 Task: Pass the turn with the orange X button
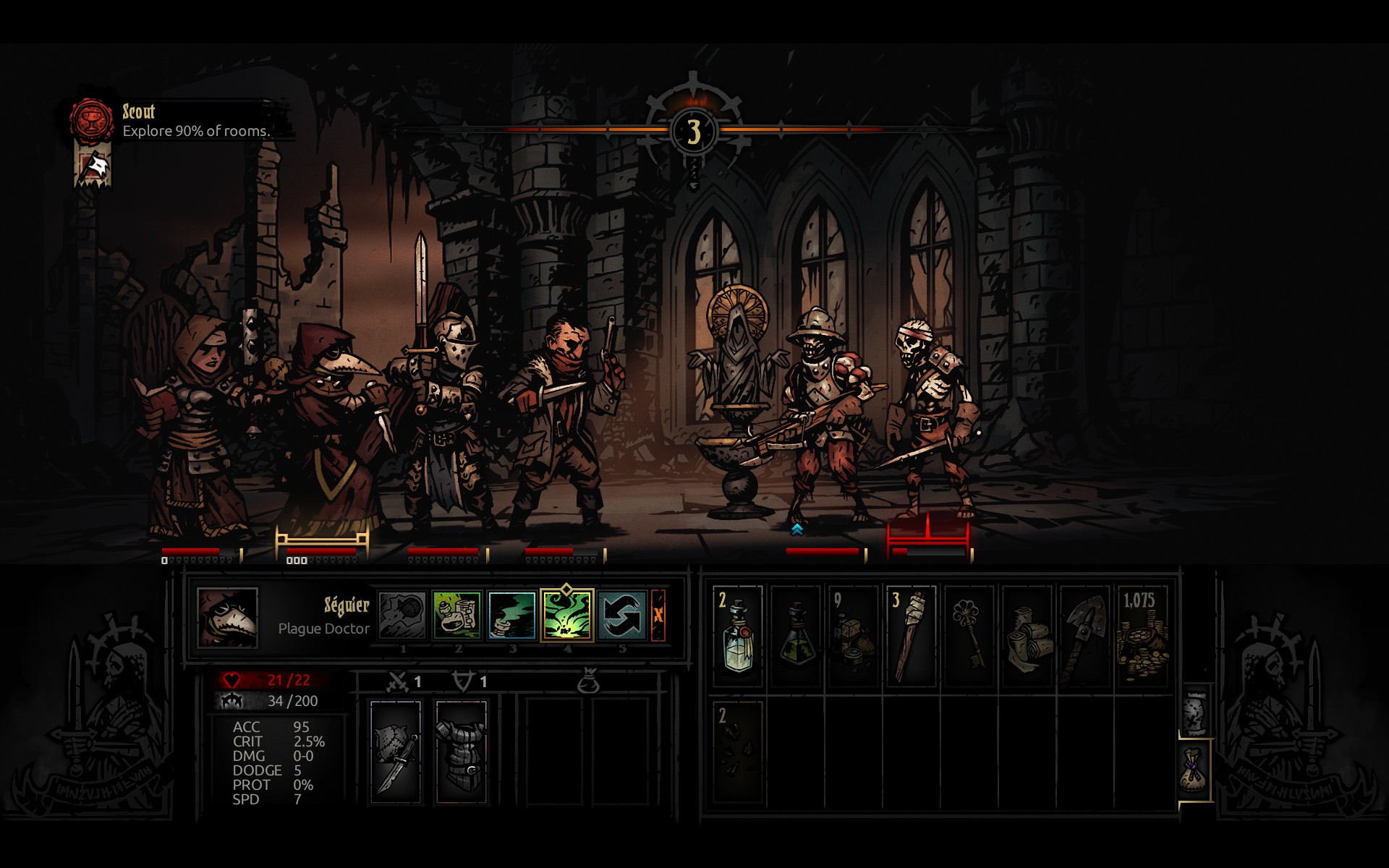pyautogui.click(x=658, y=615)
